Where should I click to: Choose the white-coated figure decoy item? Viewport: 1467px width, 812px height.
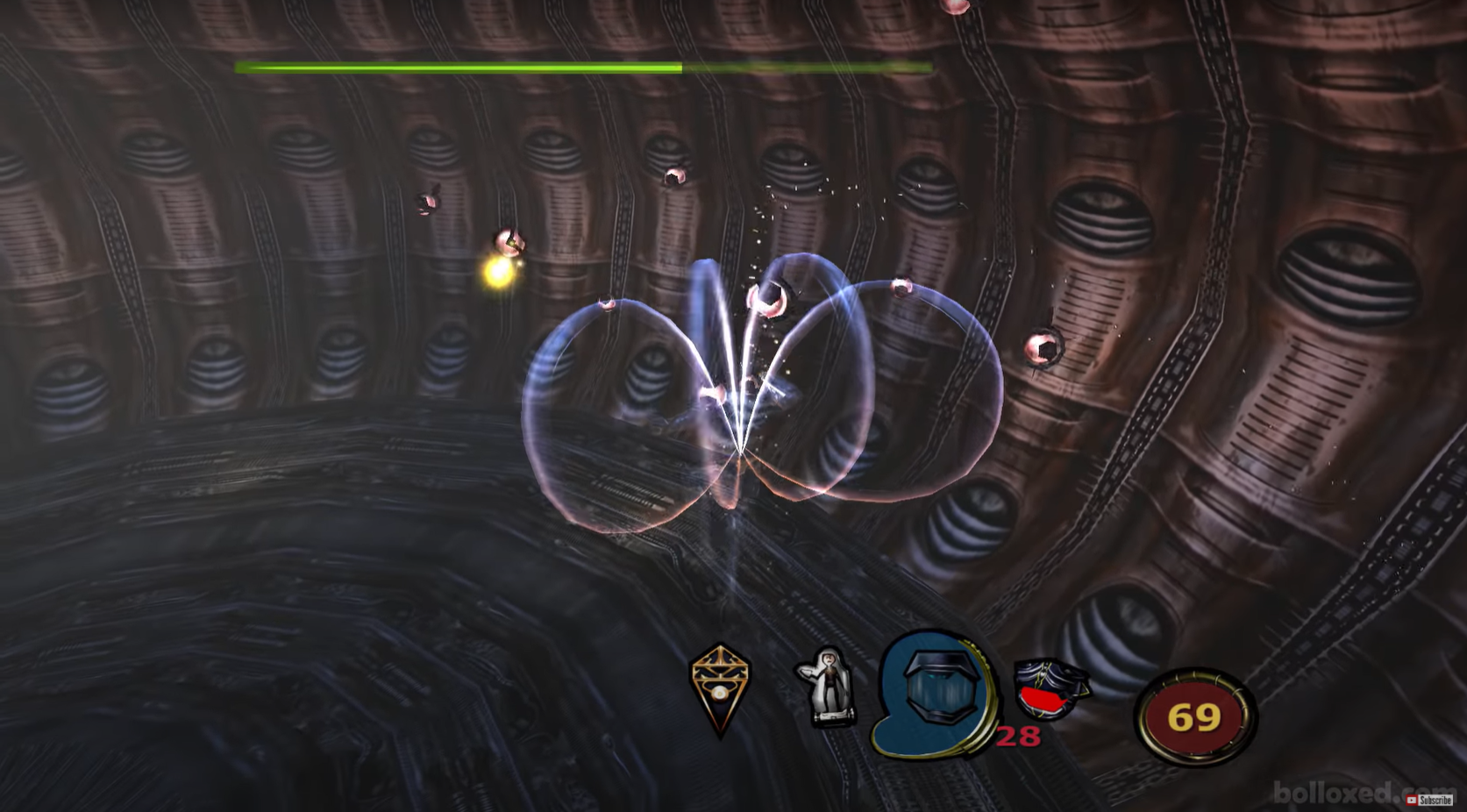pyautogui.click(x=827, y=688)
